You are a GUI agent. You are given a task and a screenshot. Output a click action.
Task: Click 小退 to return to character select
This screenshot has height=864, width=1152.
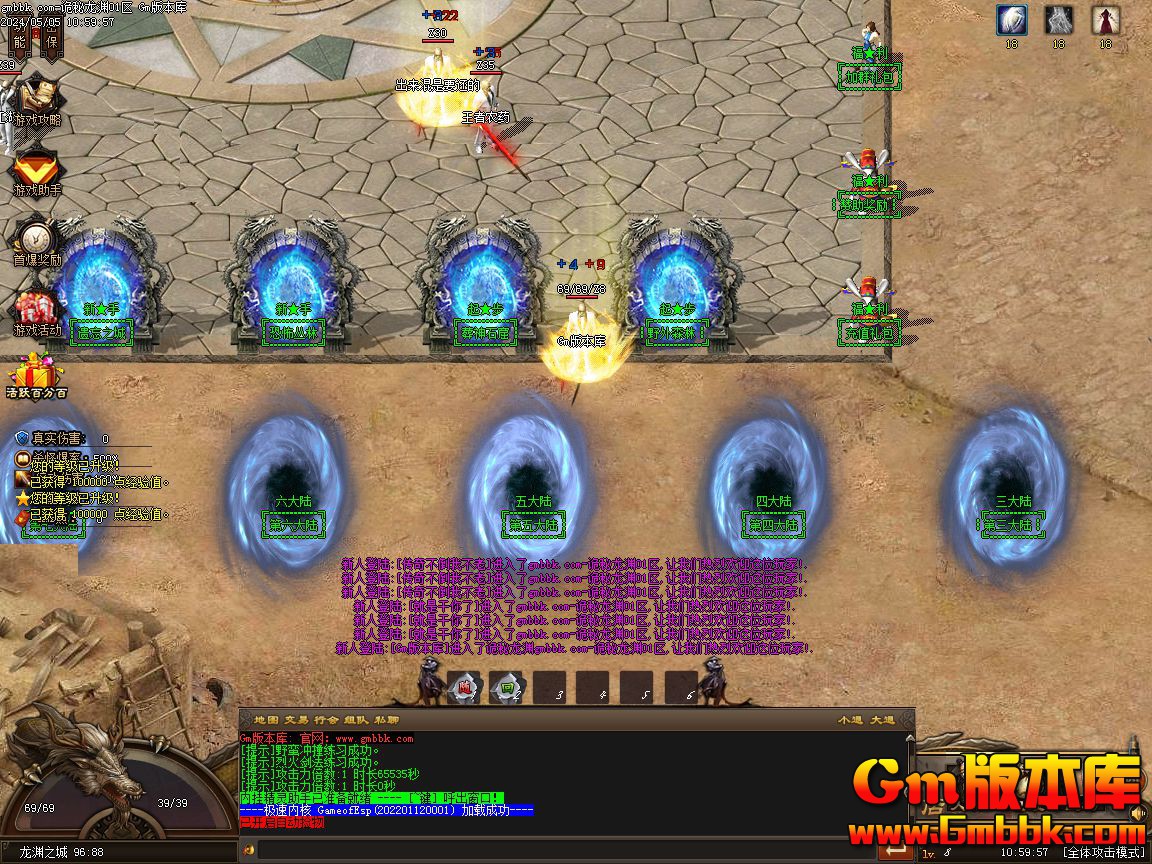850,719
